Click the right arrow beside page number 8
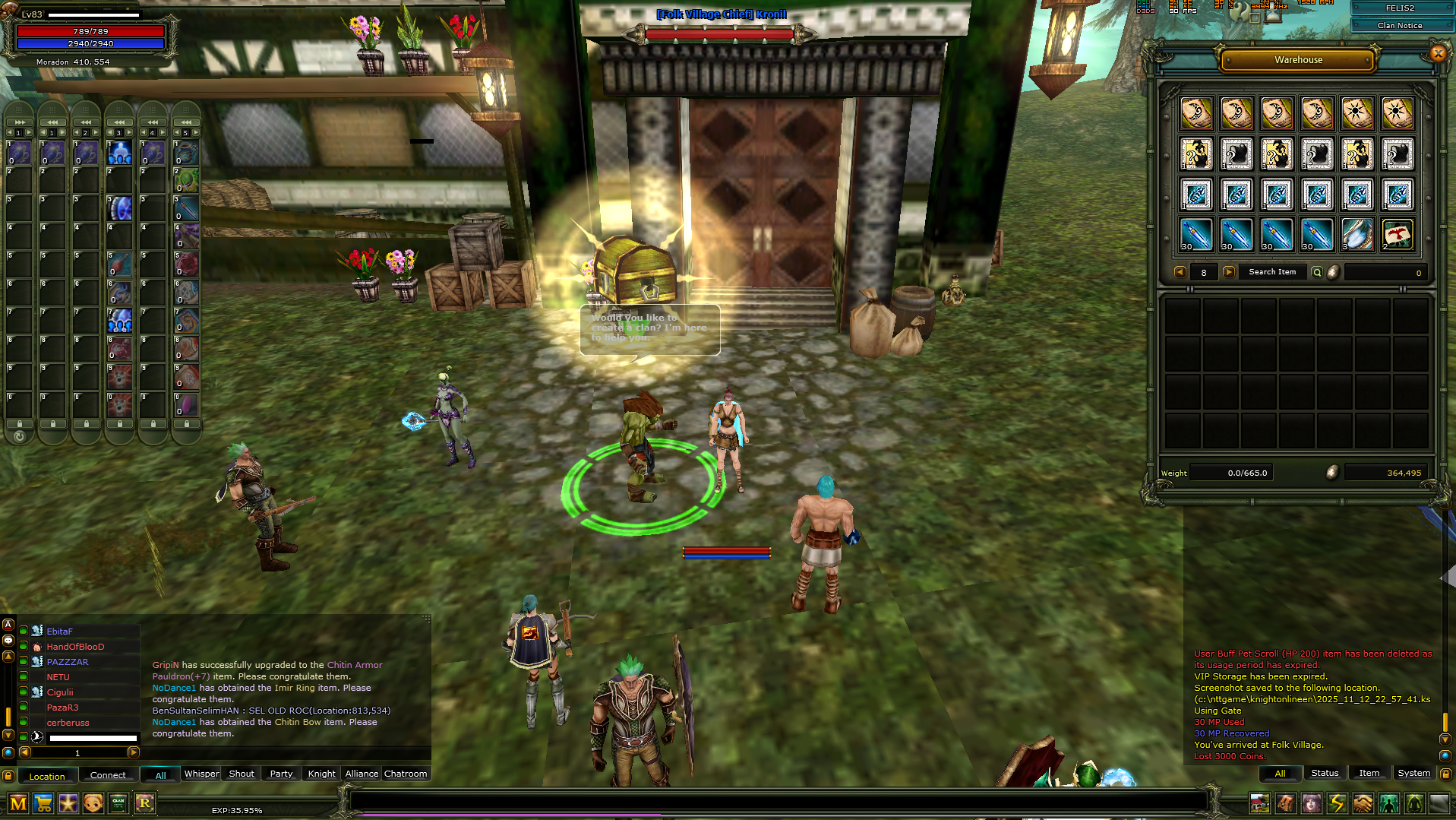Viewport: 1456px width, 820px height. [x=1228, y=272]
